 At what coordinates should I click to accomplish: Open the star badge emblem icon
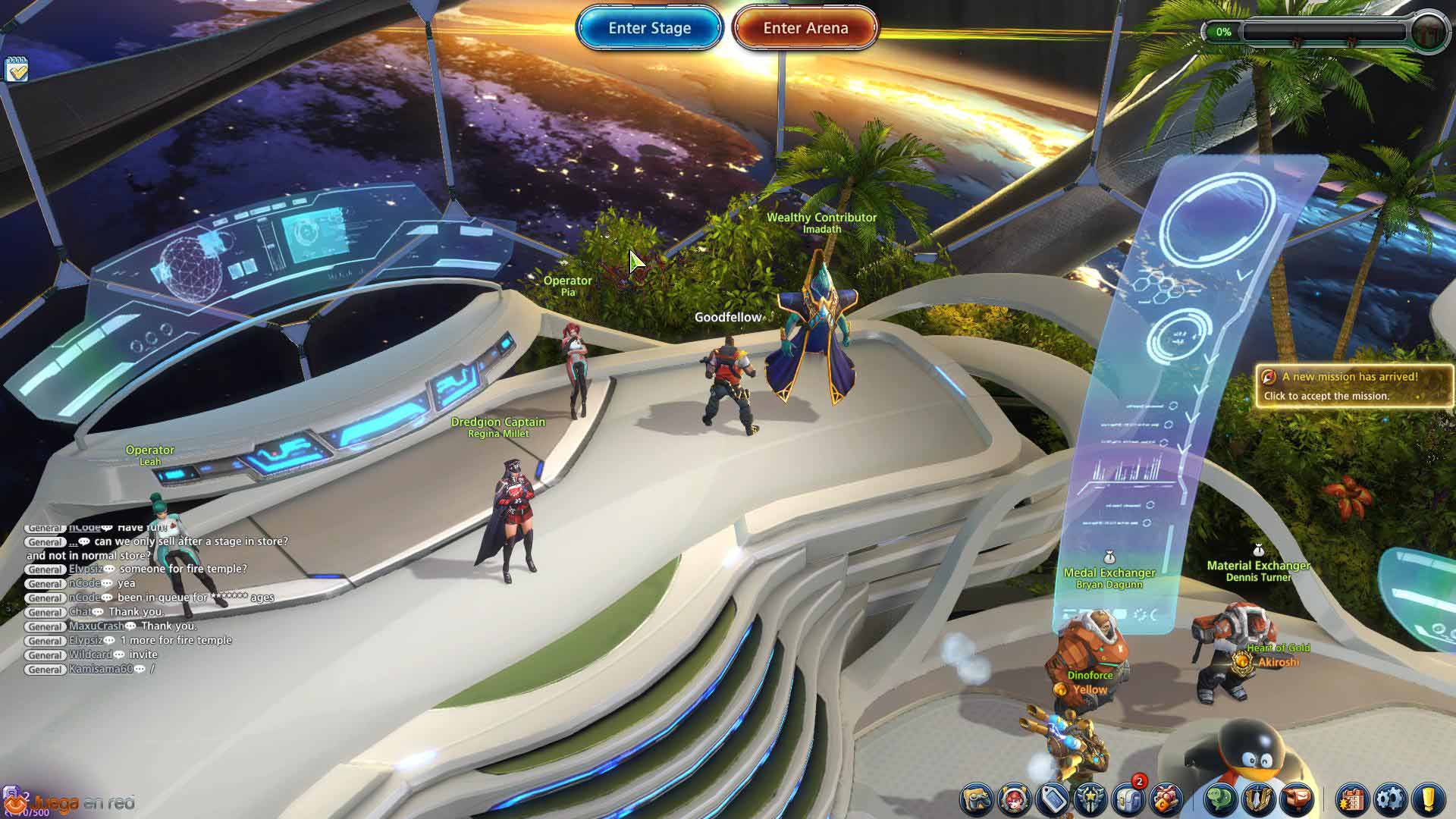1089,799
